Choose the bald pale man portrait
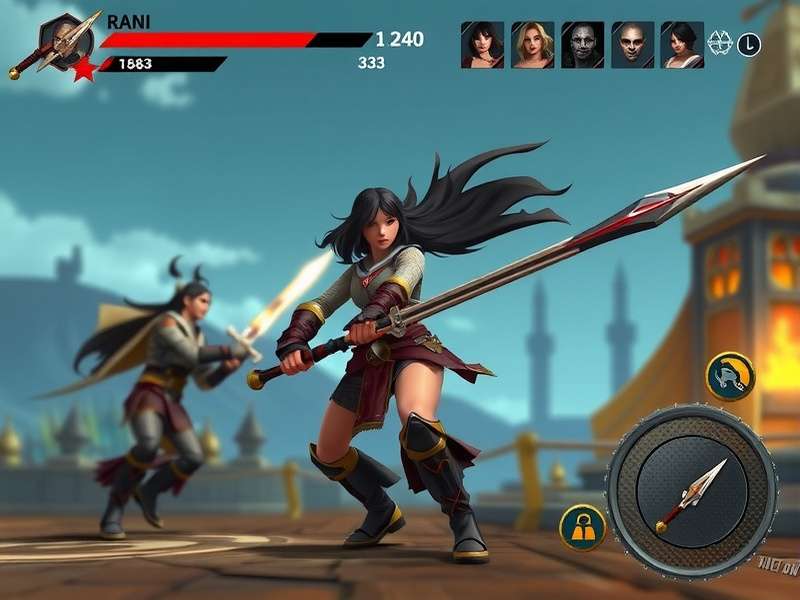 click(632, 45)
